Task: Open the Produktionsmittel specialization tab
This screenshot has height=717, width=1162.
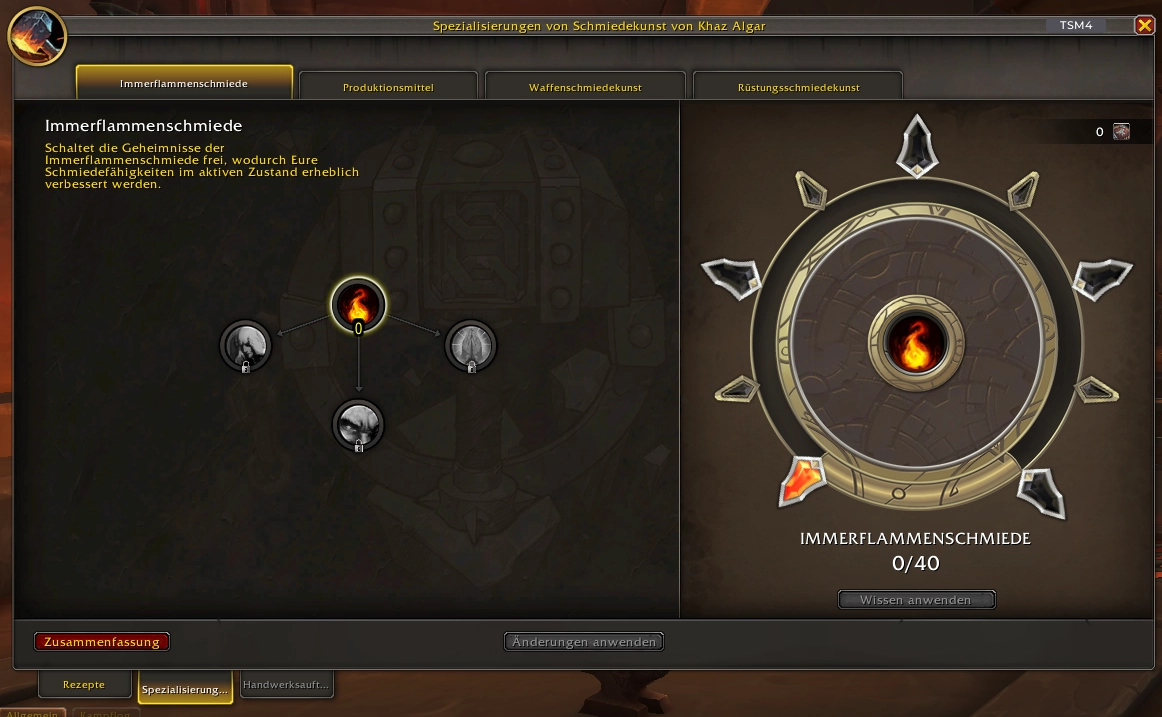Action: (x=388, y=87)
